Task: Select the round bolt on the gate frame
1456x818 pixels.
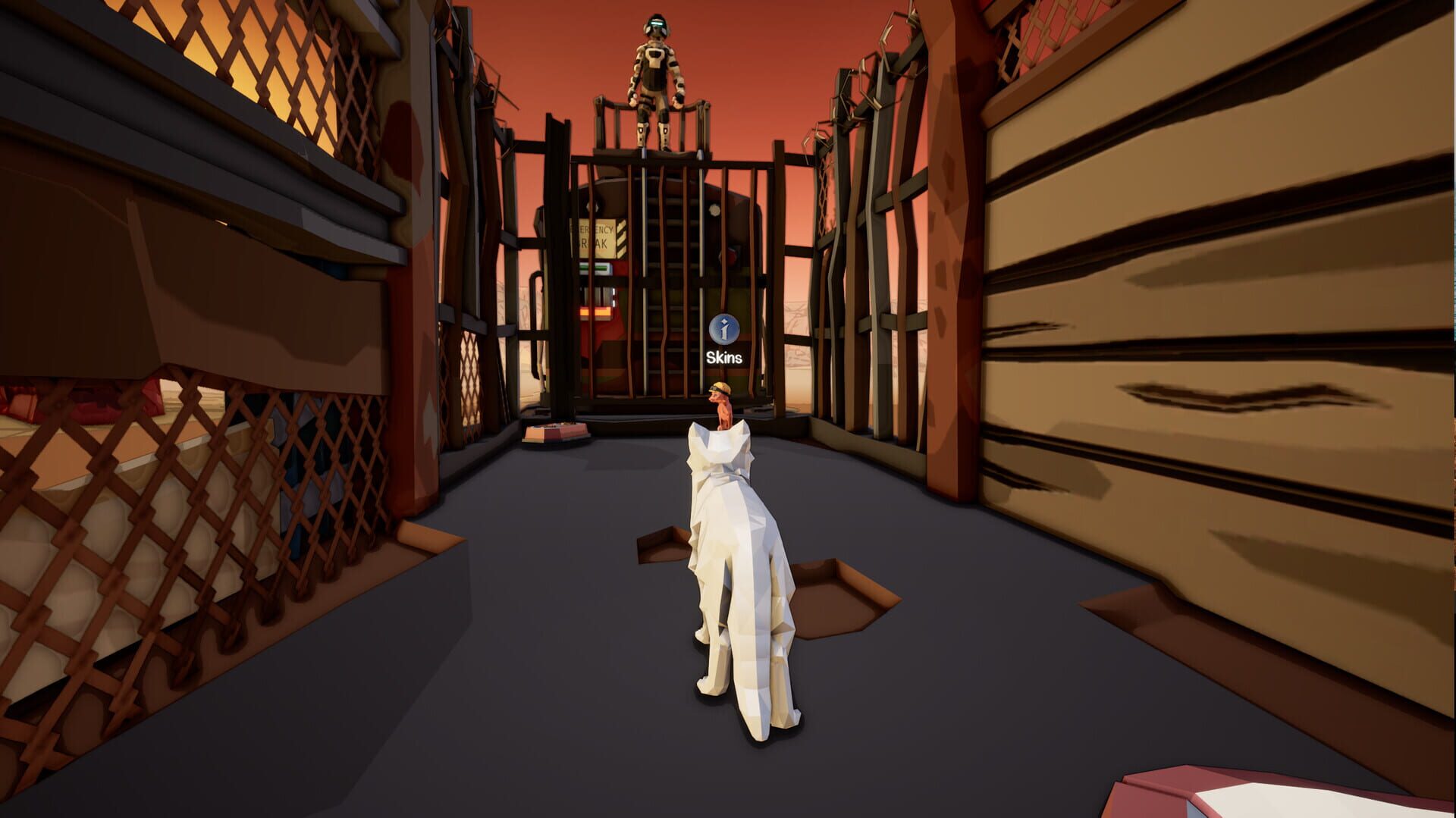Action: pos(714,210)
